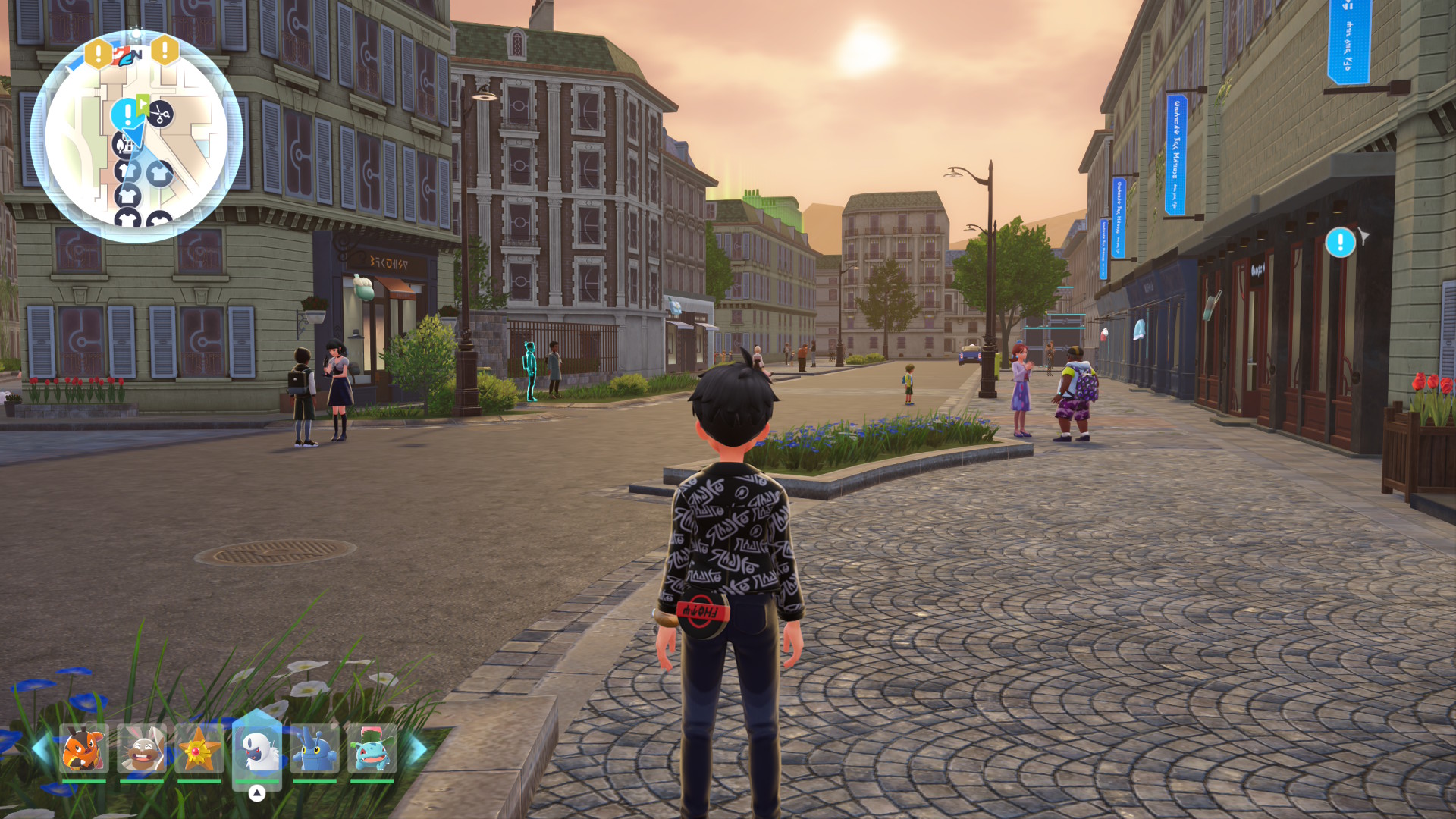This screenshot has height=819, width=1456.
Task: Click the blue exclamation marker on minimap
Action: pos(125,115)
